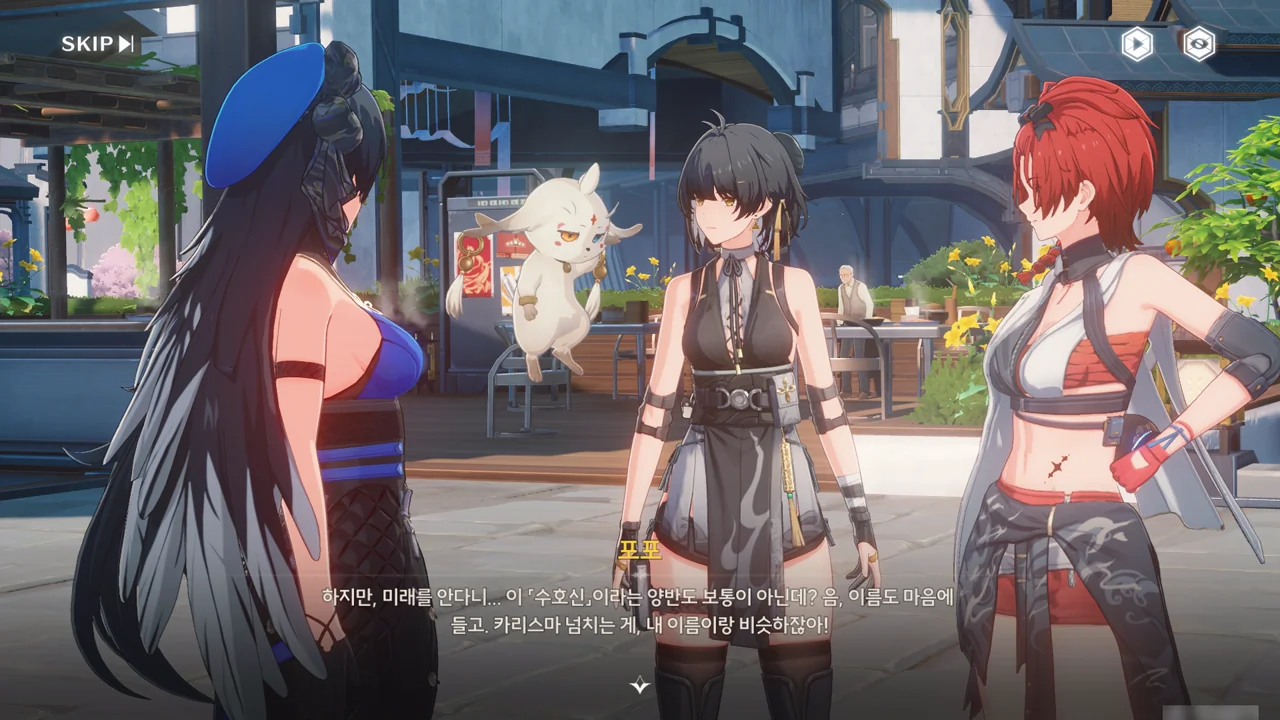The height and width of the screenshot is (720, 1280).
Task: Toggle dialogue auto-play
Action: coord(1137,44)
